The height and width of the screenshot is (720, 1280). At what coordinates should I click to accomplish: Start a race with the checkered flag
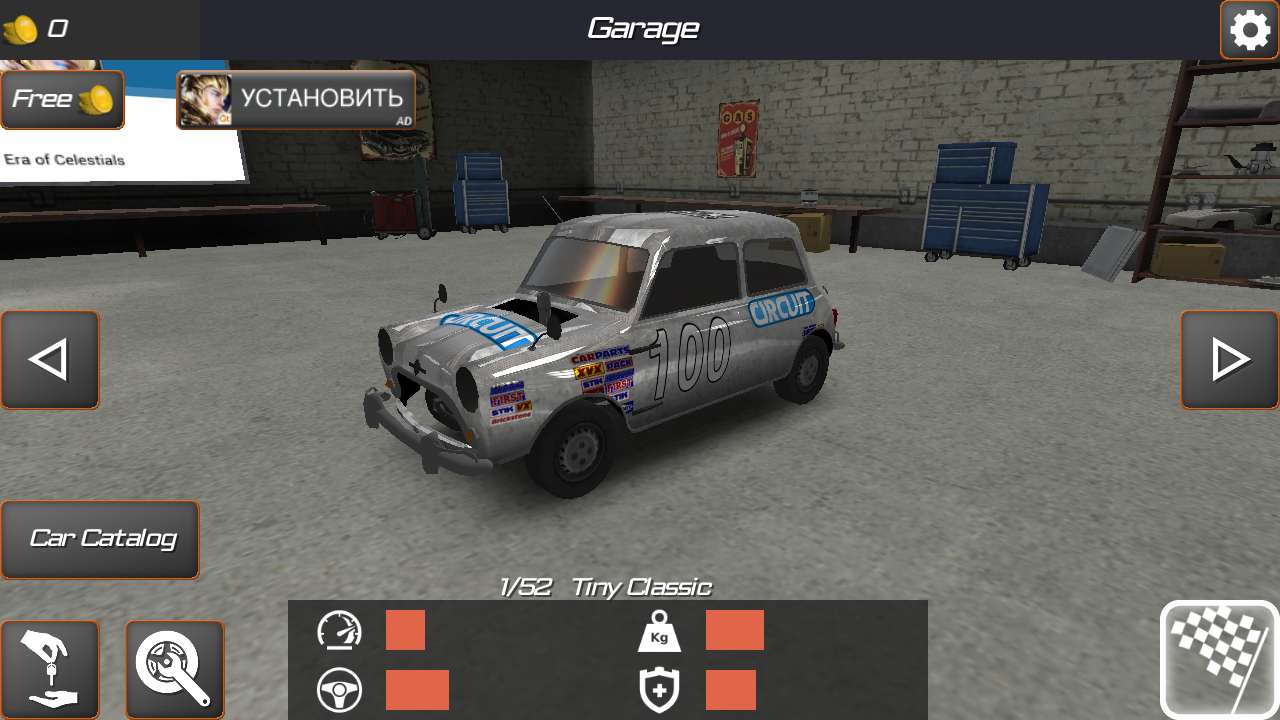(1219, 659)
